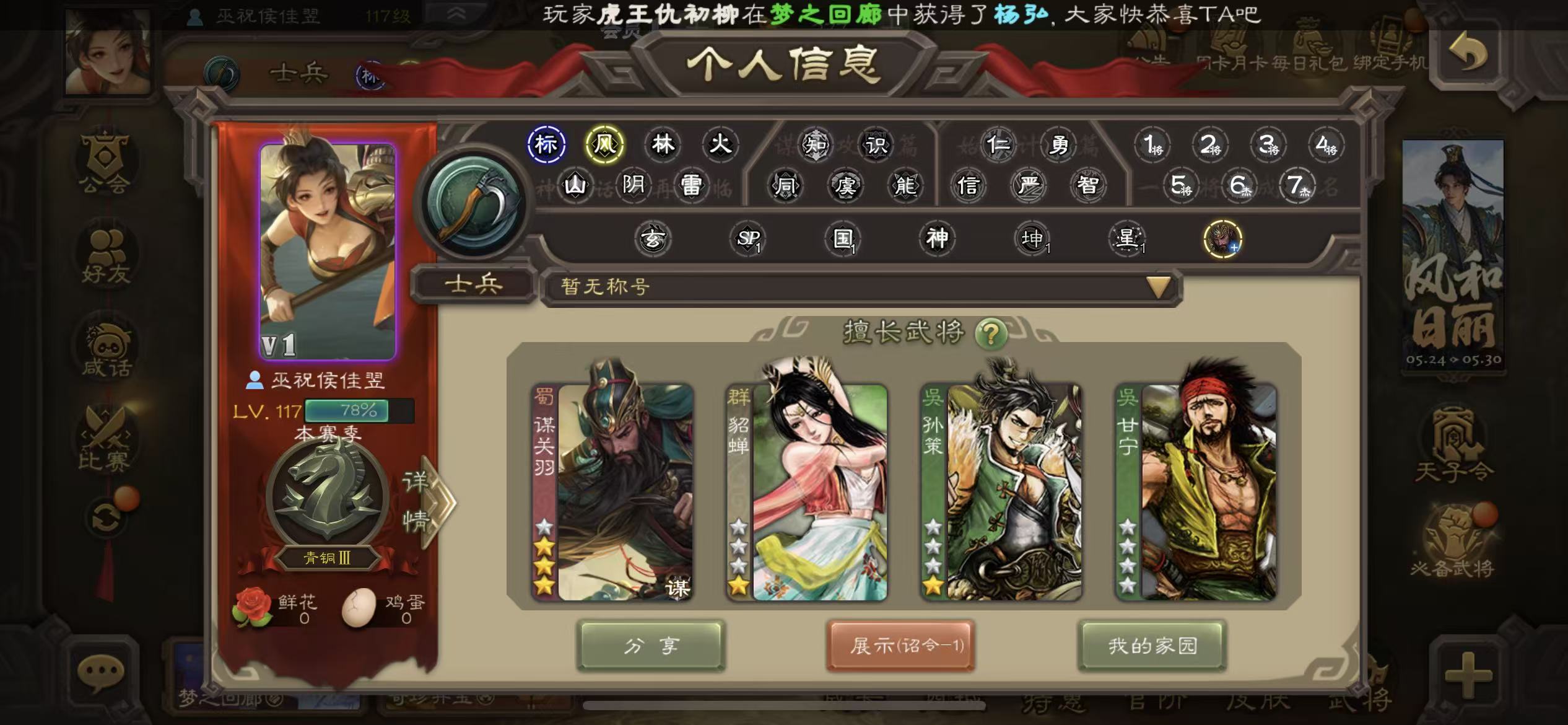
Task: Go back with the return arrow
Action: click(x=1467, y=53)
